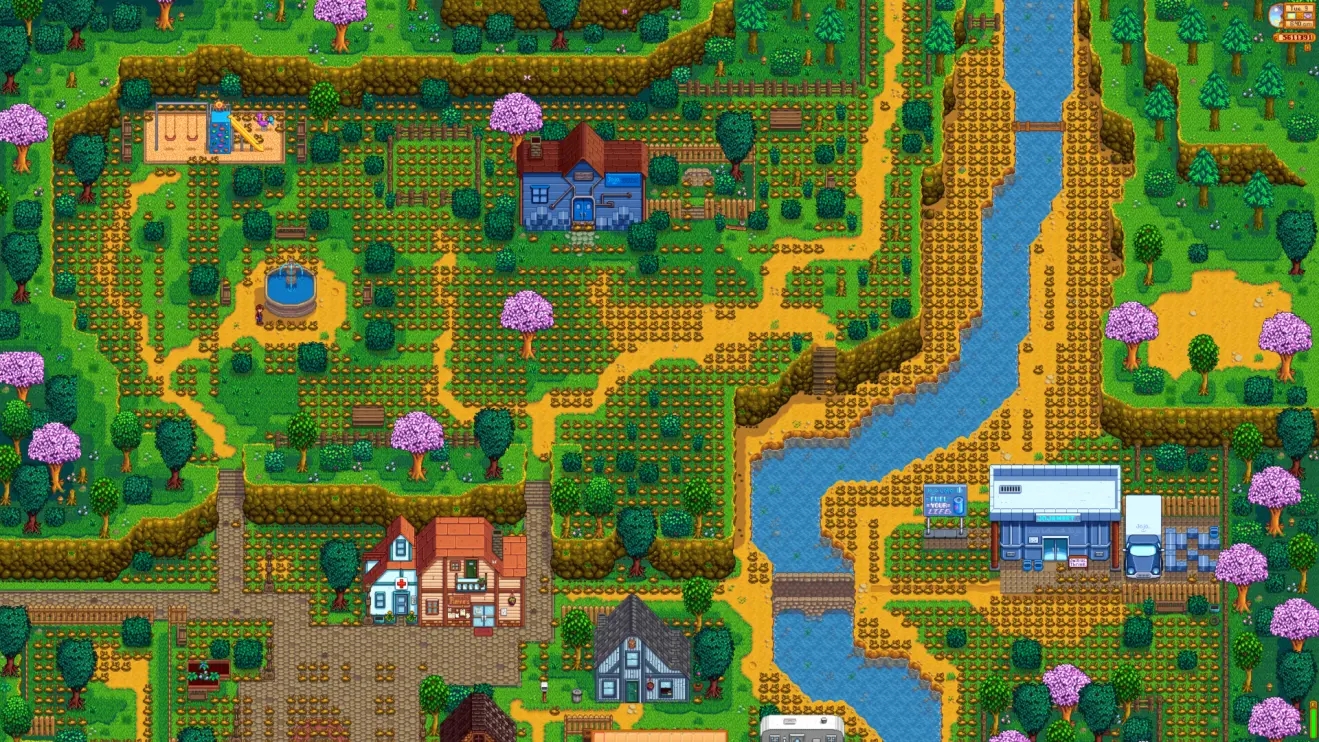Click the gold coin icon beside the money counter
Screen dimensions: 1319x742
point(1277,37)
